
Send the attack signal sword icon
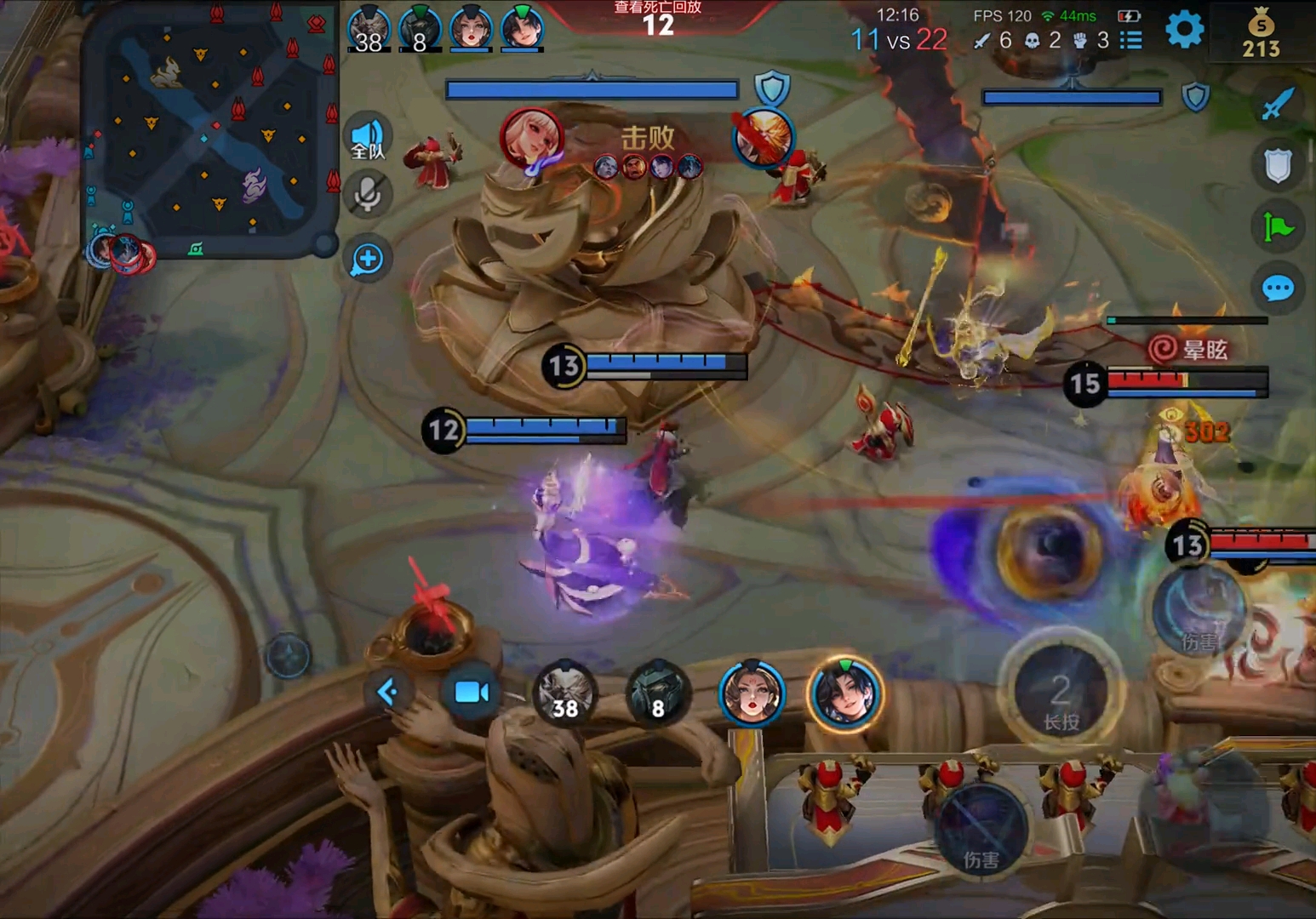coord(1278,104)
